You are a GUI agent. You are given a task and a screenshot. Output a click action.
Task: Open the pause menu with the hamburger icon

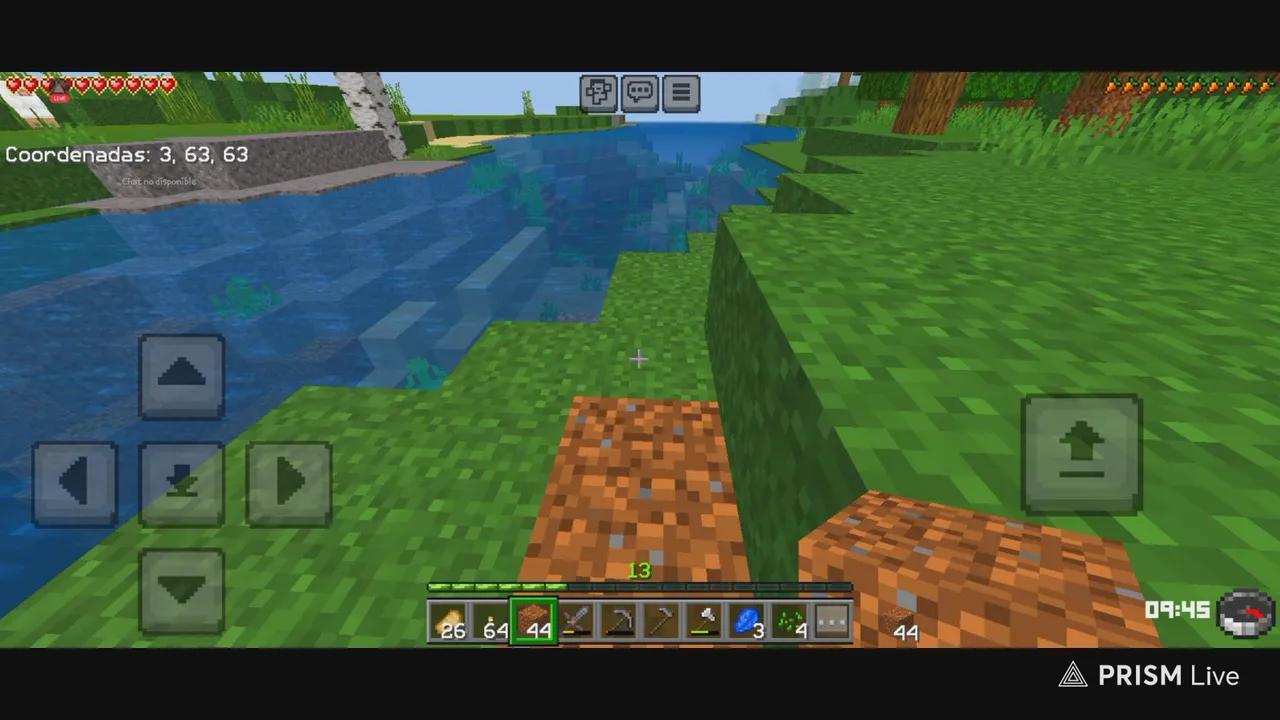(x=681, y=92)
